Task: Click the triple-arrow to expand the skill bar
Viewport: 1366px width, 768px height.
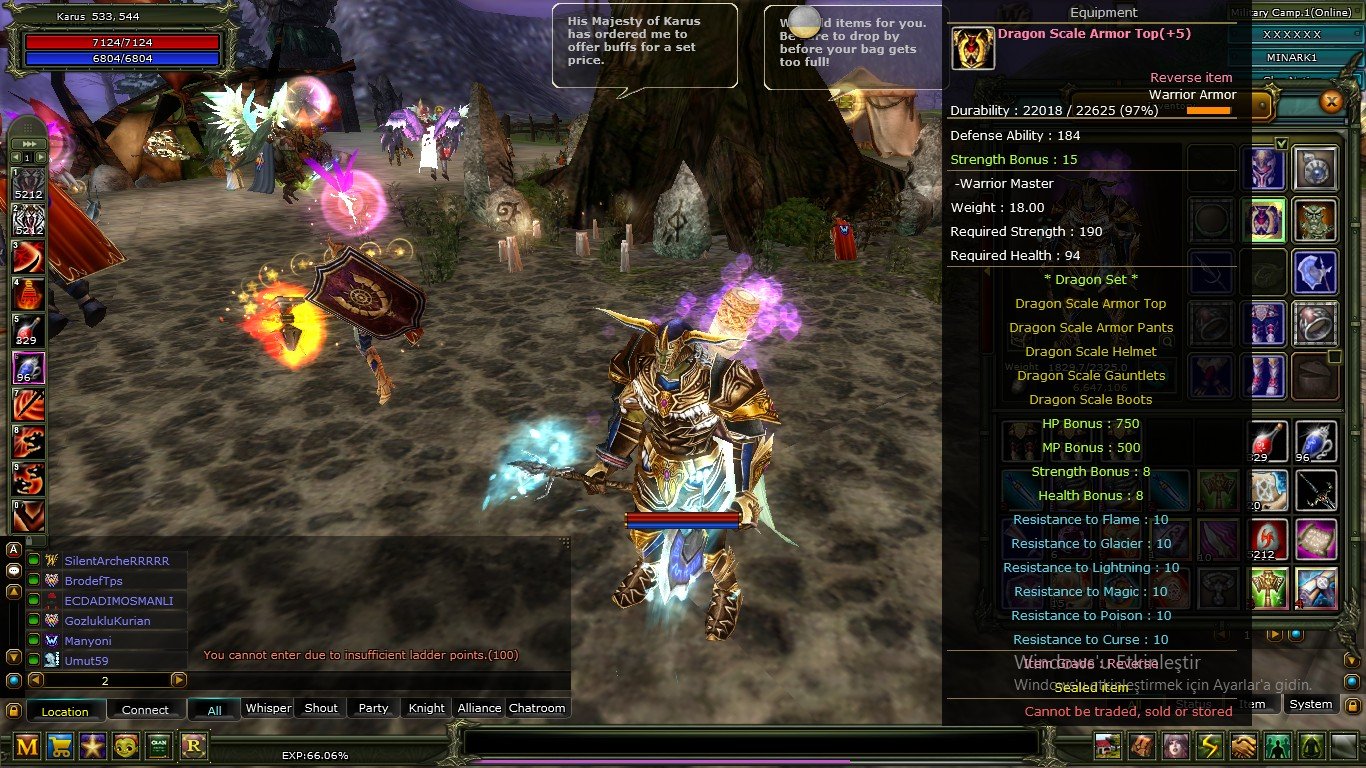Action: coord(28,143)
